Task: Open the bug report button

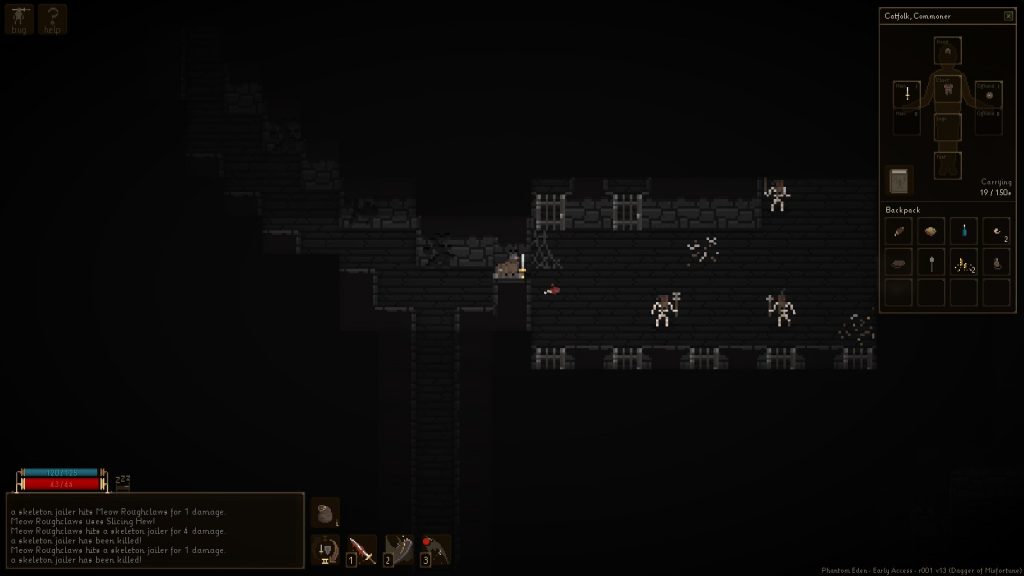Action: 19,19
